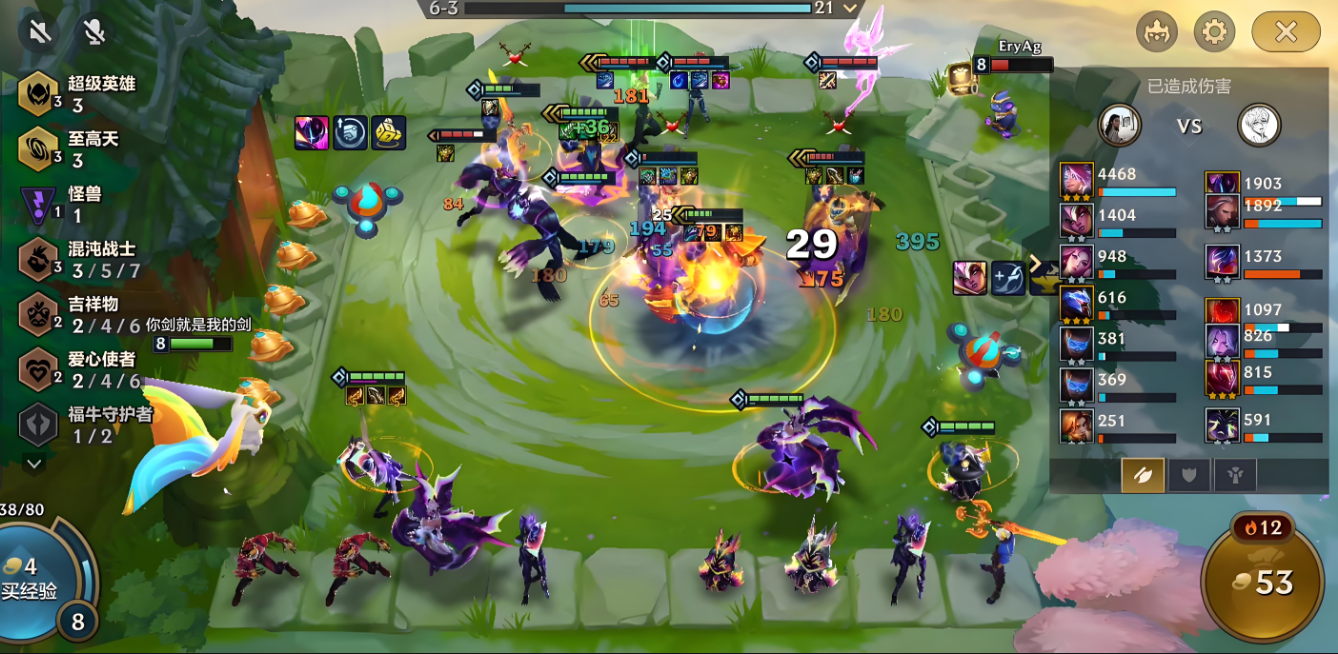Inspect the 爱心使者 trait
This screenshot has width=1338, height=654.
[78, 369]
